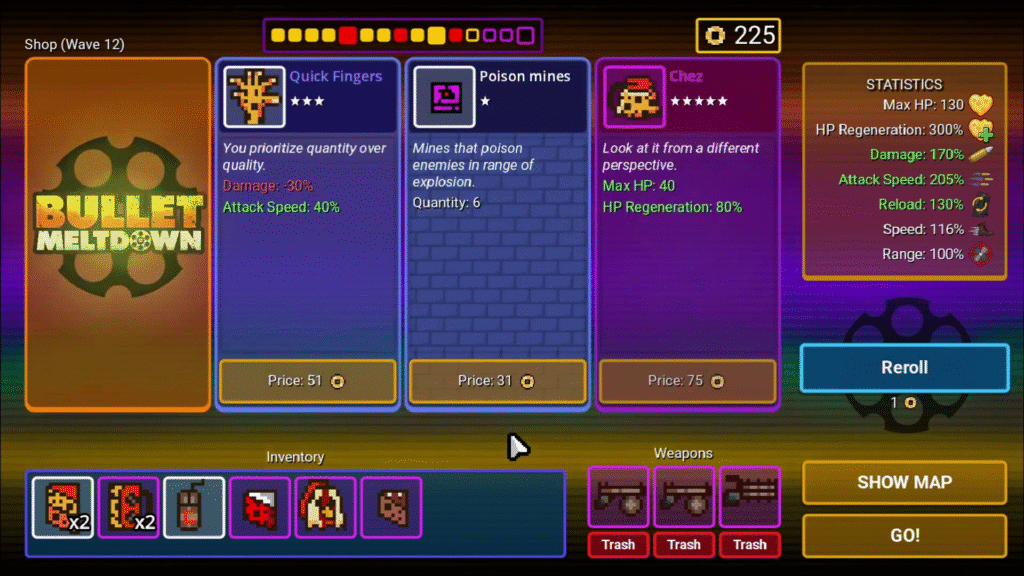Reroll the shop offers
The image size is (1024, 576).
(x=904, y=368)
